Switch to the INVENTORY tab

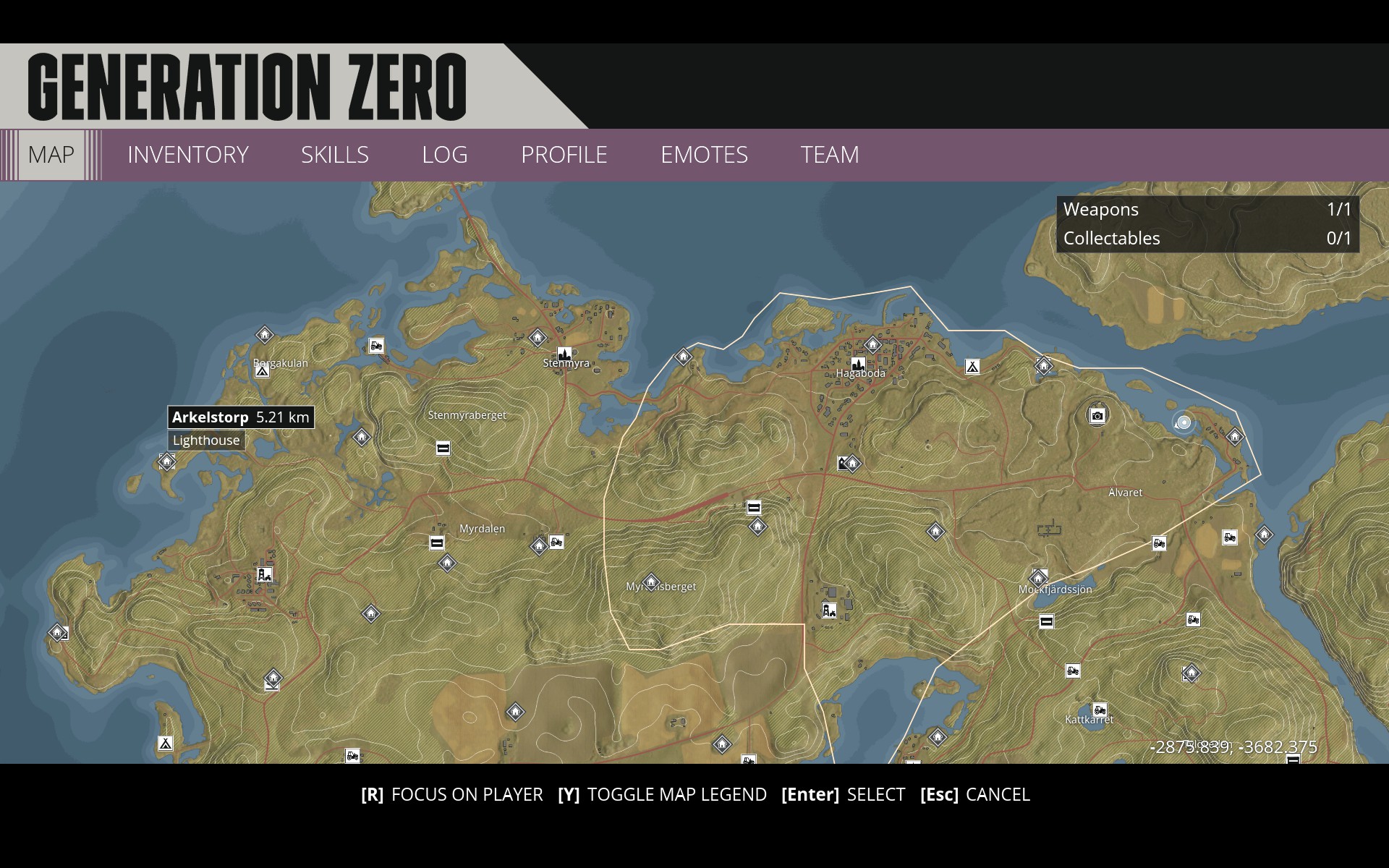pos(187,155)
